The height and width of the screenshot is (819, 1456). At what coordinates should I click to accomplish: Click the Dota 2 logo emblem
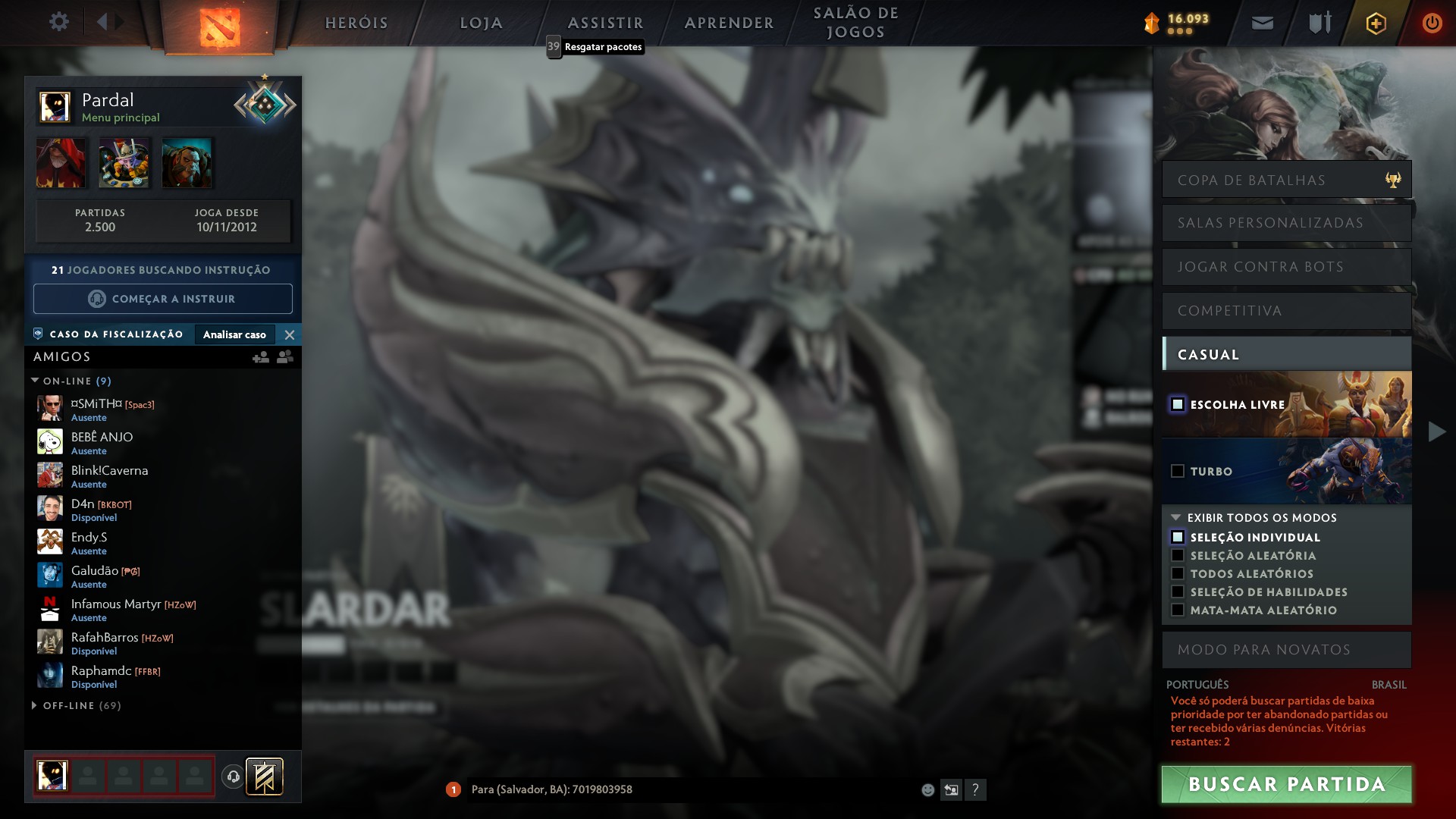pos(221,27)
